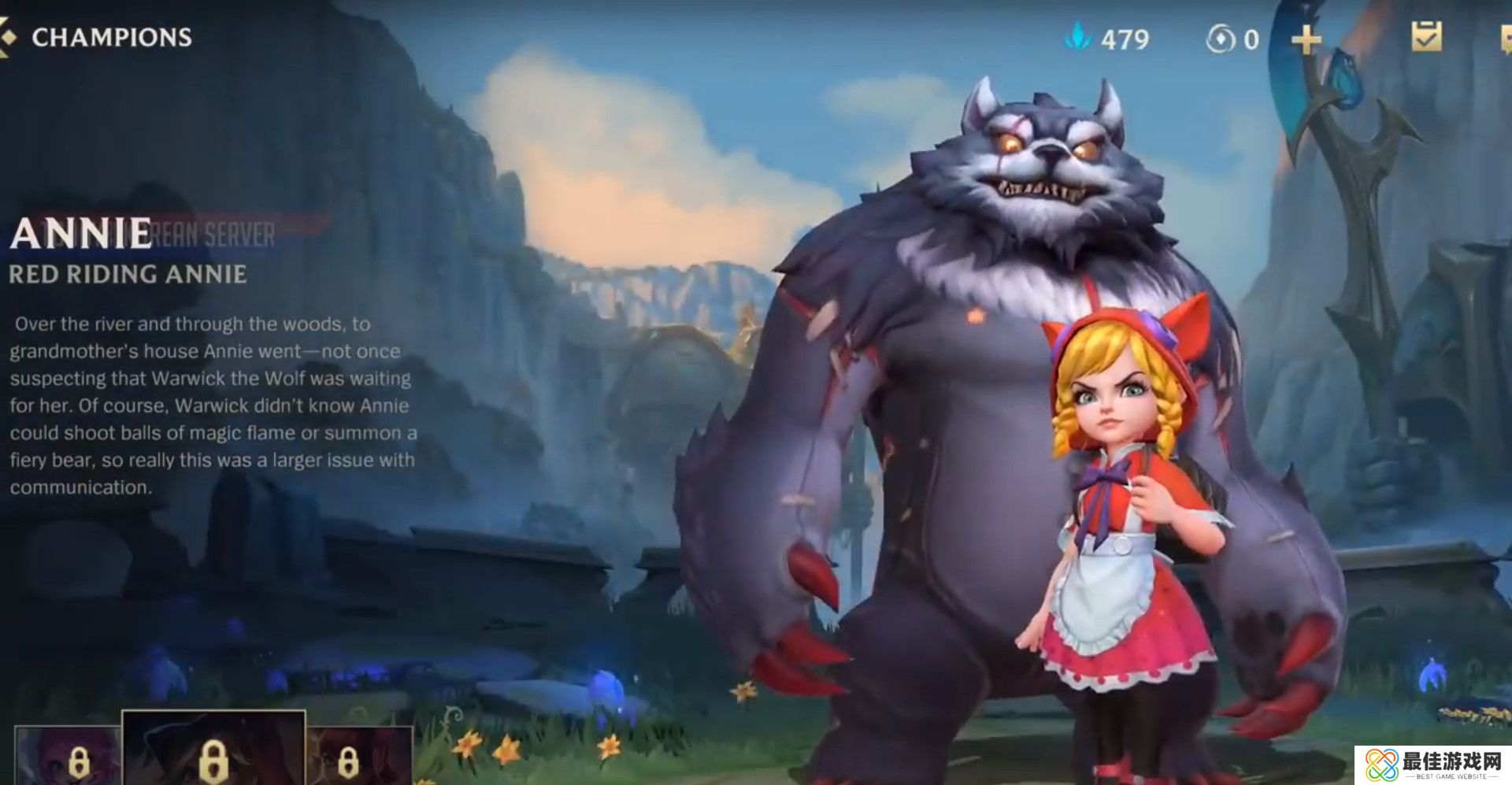Go back using the Champions arrow
The height and width of the screenshot is (785, 1512).
6,38
